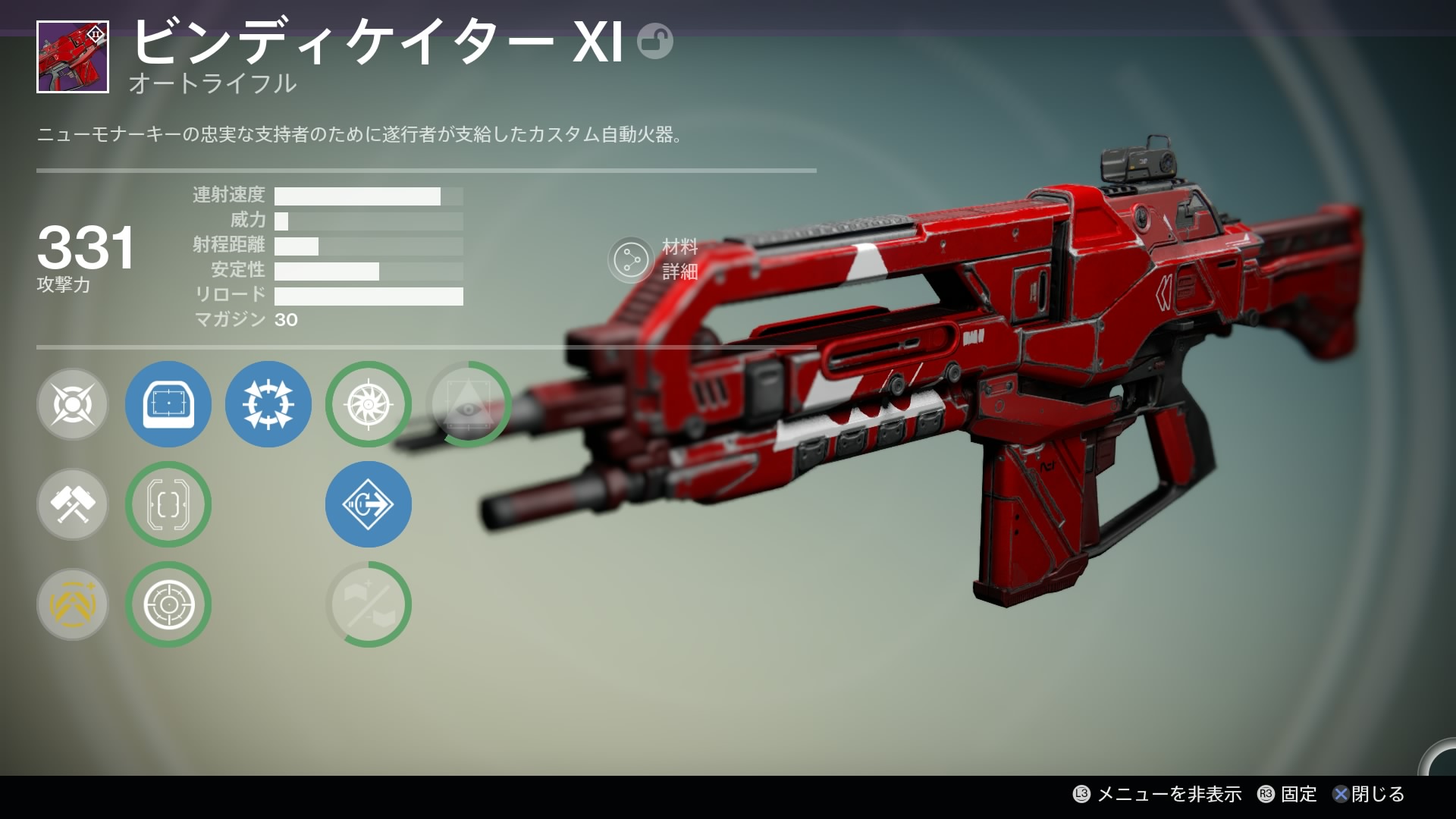
Task: Click the crossed hammers upgrade node
Action: 73,504
